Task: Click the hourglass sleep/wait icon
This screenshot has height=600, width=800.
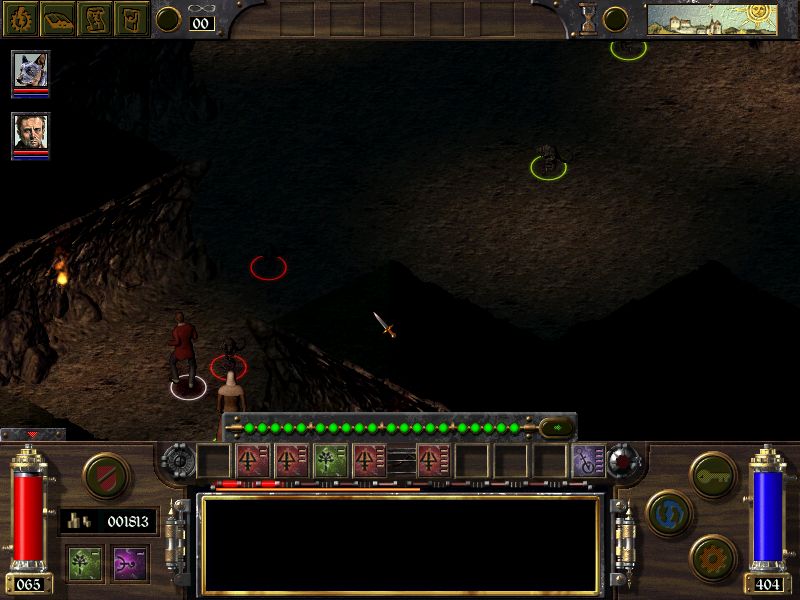Action: (x=589, y=18)
